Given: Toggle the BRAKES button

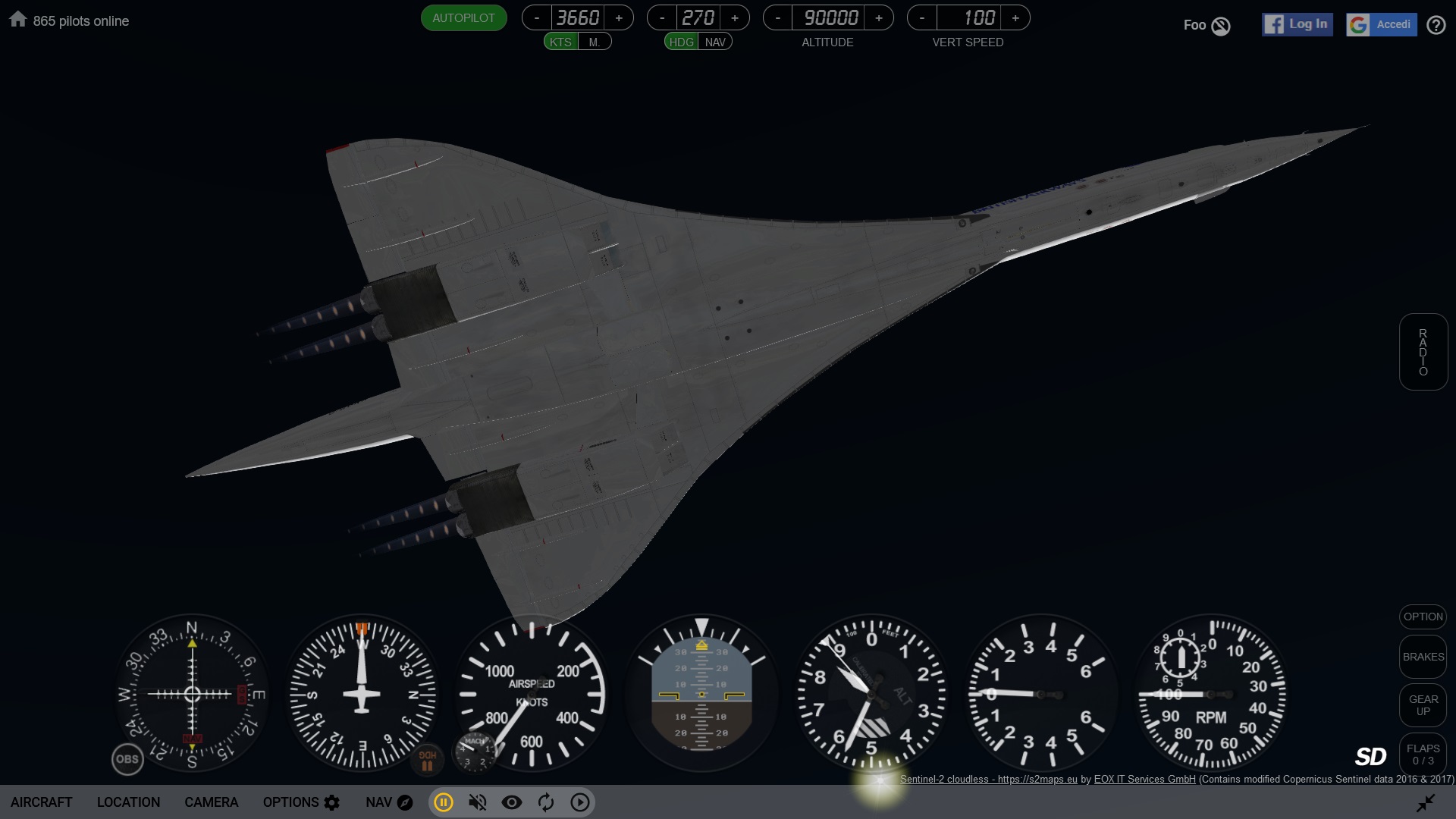Looking at the screenshot, I should 1423,657.
